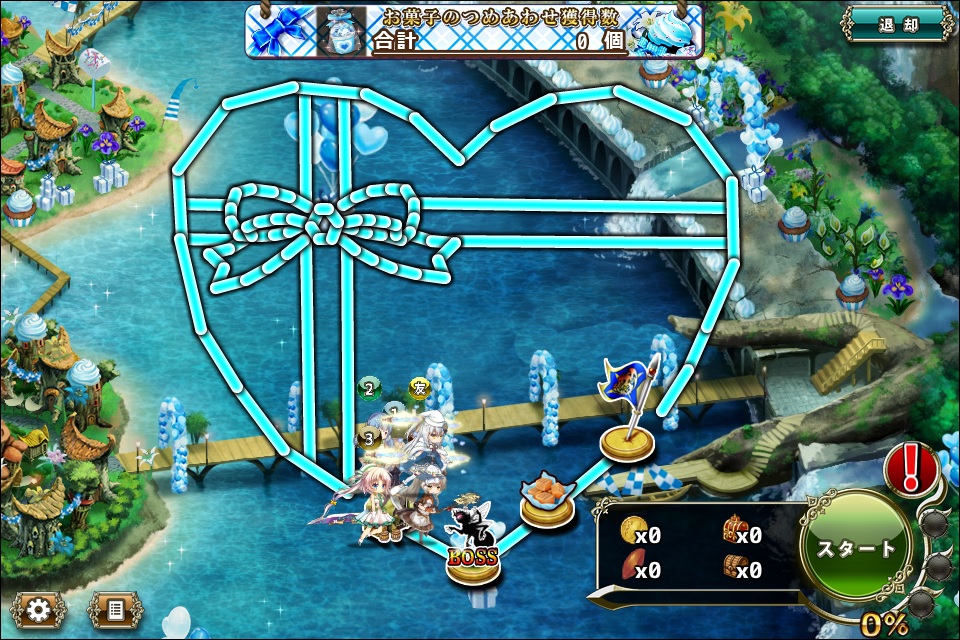Click the red exclamation alert icon

pos(911,466)
